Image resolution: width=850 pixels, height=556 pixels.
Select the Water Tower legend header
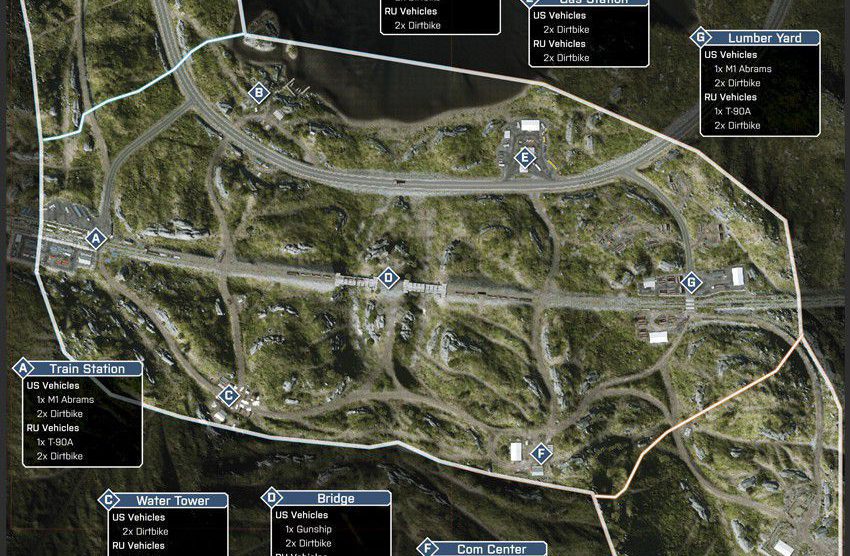(x=169, y=500)
